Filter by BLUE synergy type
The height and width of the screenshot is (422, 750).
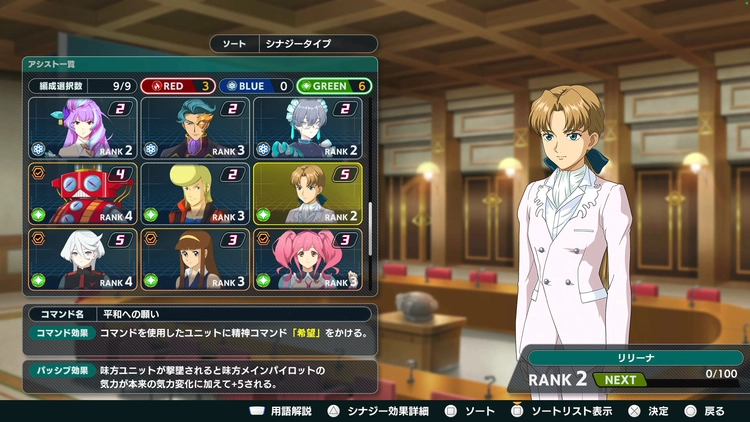[x=254, y=86]
